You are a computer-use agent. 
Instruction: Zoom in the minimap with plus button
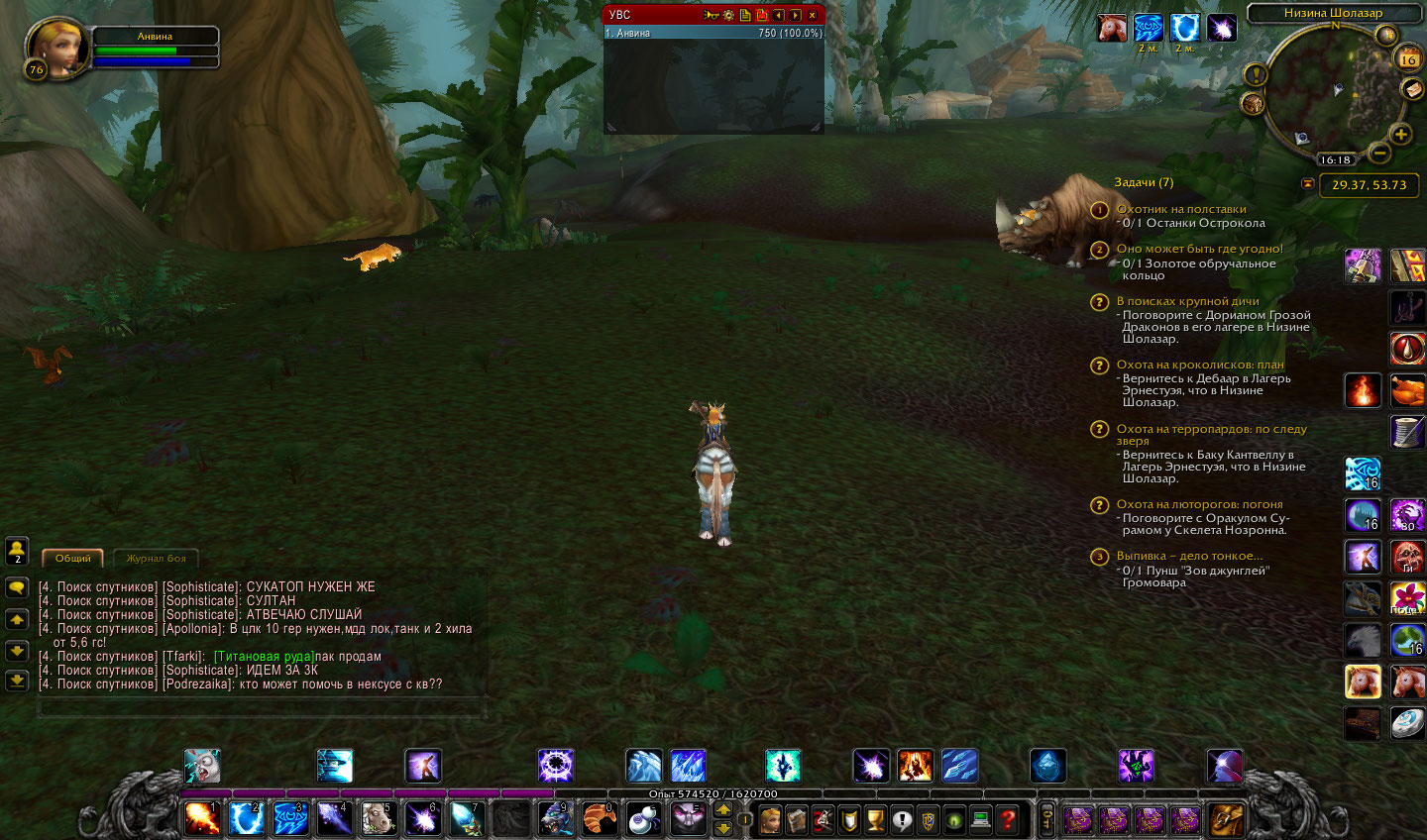coord(1400,134)
